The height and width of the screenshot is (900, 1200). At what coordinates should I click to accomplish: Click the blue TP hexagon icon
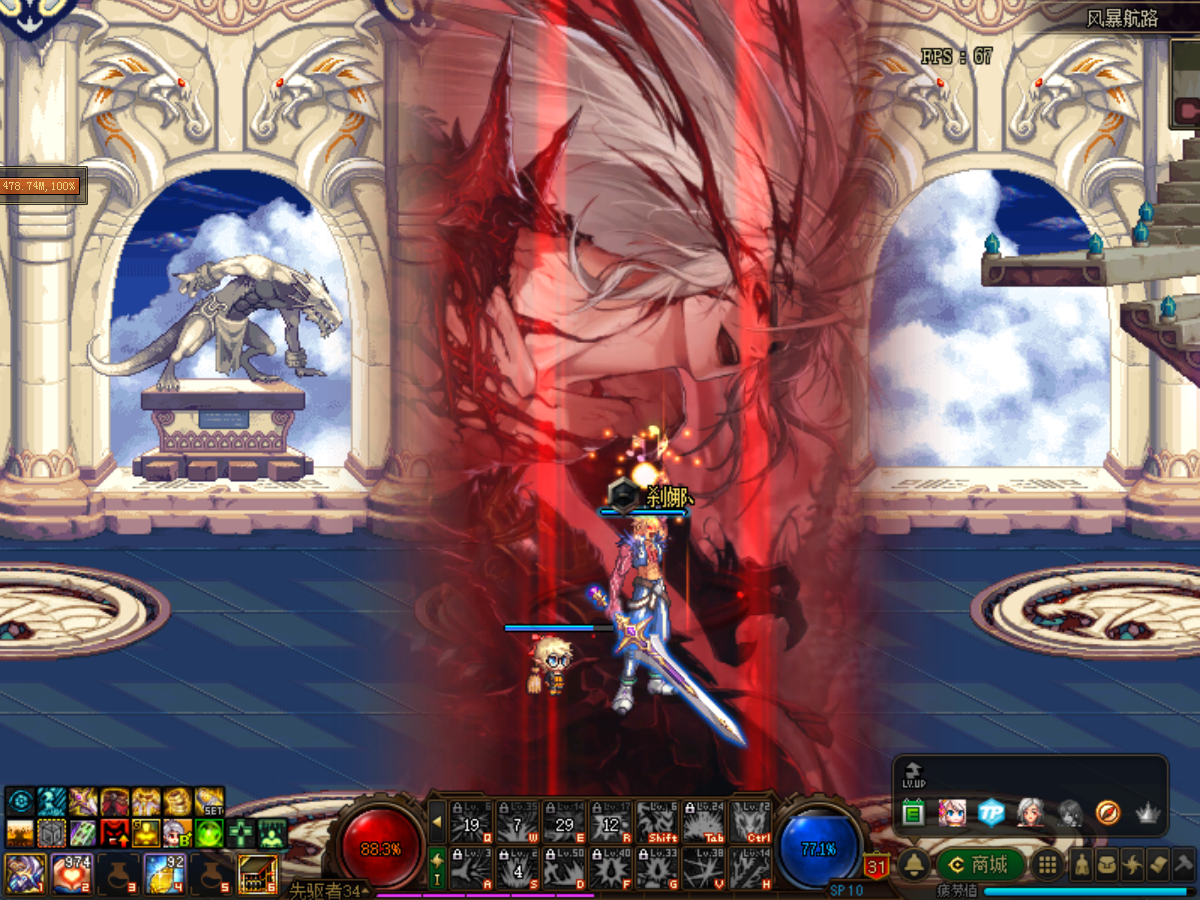pyautogui.click(x=990, y=812)
